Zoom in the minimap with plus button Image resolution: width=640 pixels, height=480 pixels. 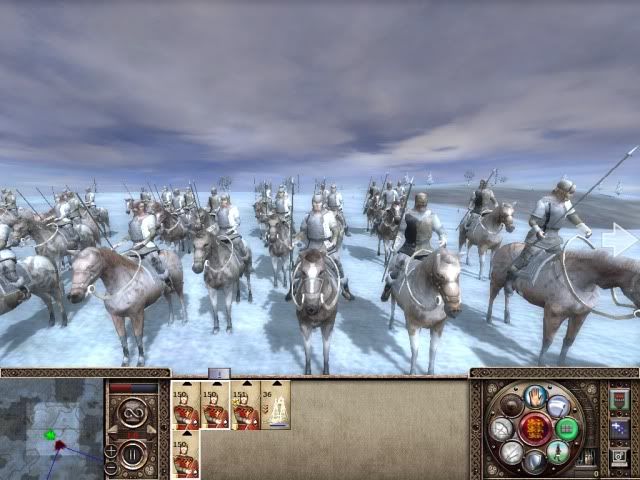point(111,450)
